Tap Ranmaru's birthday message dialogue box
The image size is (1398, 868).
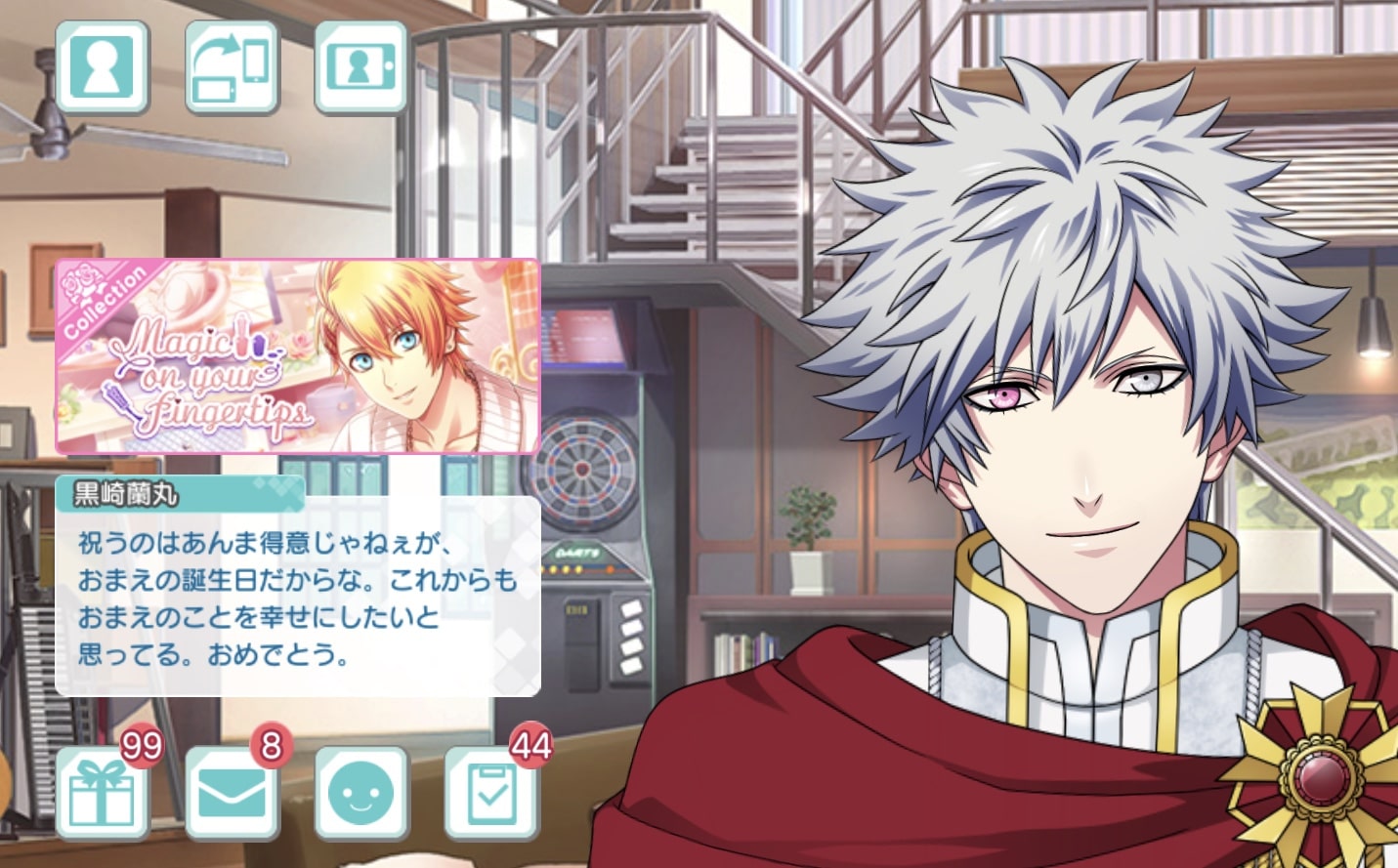[297, 596]
